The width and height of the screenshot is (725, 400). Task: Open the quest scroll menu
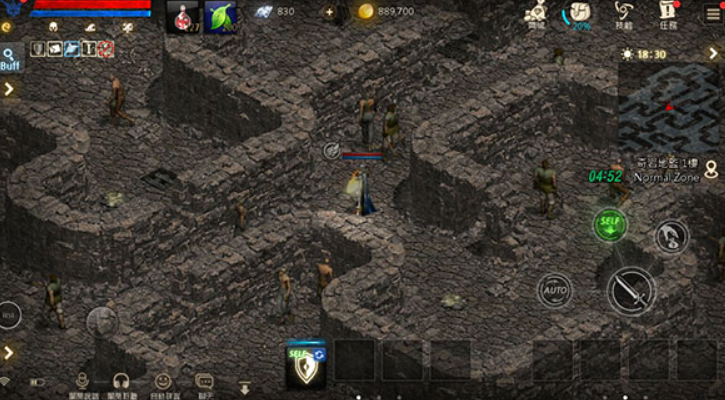coord(668,14)
